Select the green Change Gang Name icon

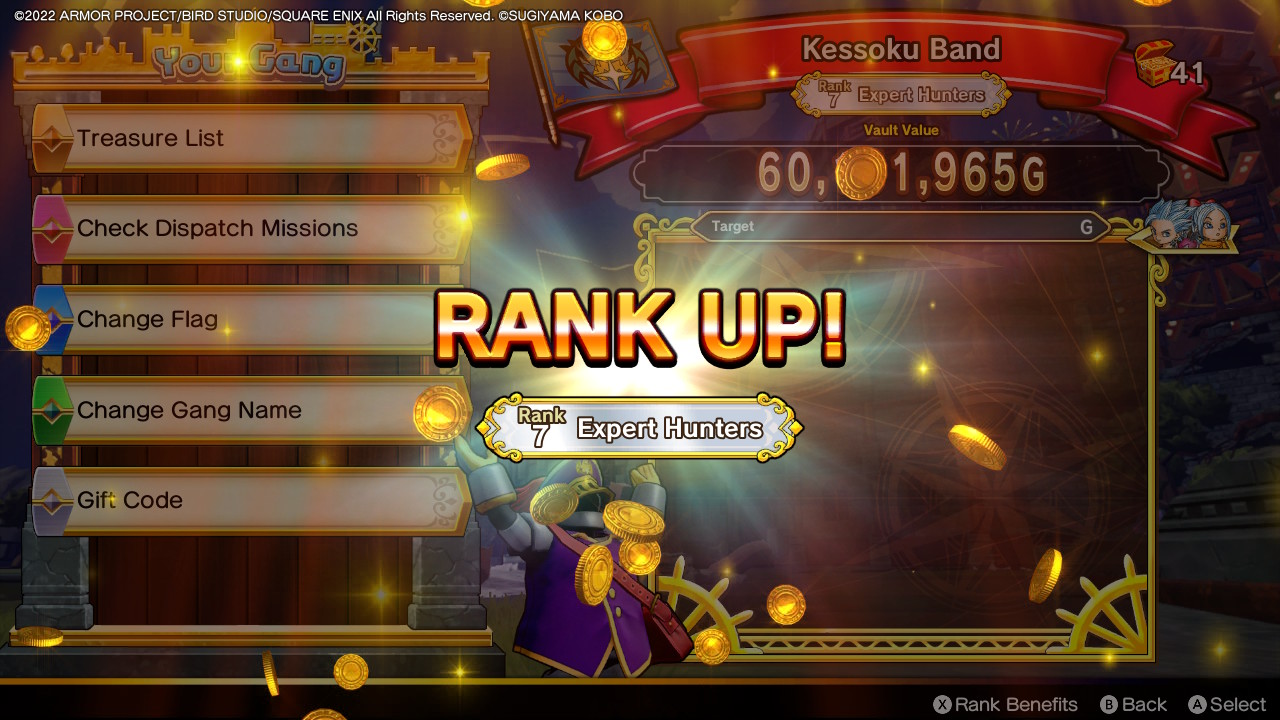pos(55,410)
